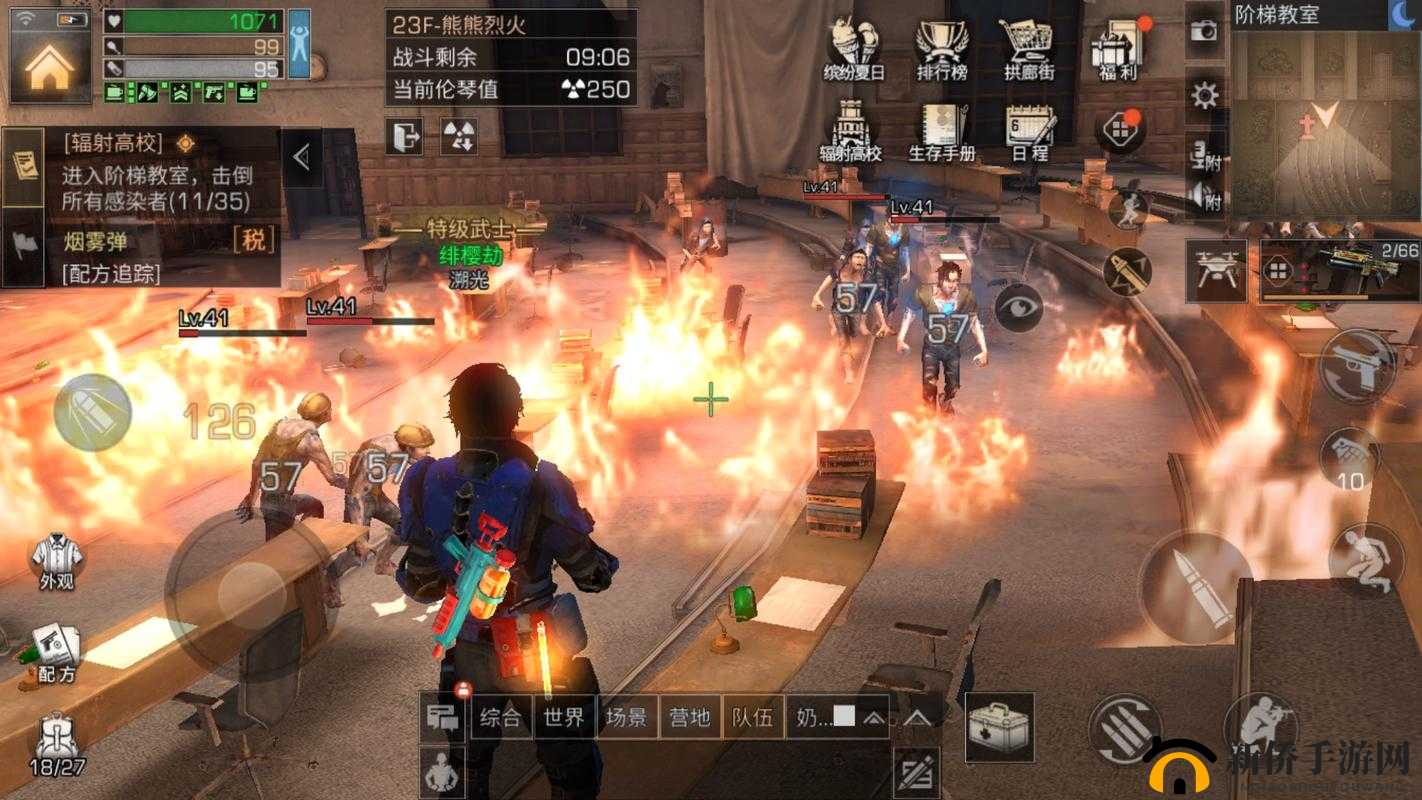
Task: Open the 日程 schedule
Action: click(1029, 132)
